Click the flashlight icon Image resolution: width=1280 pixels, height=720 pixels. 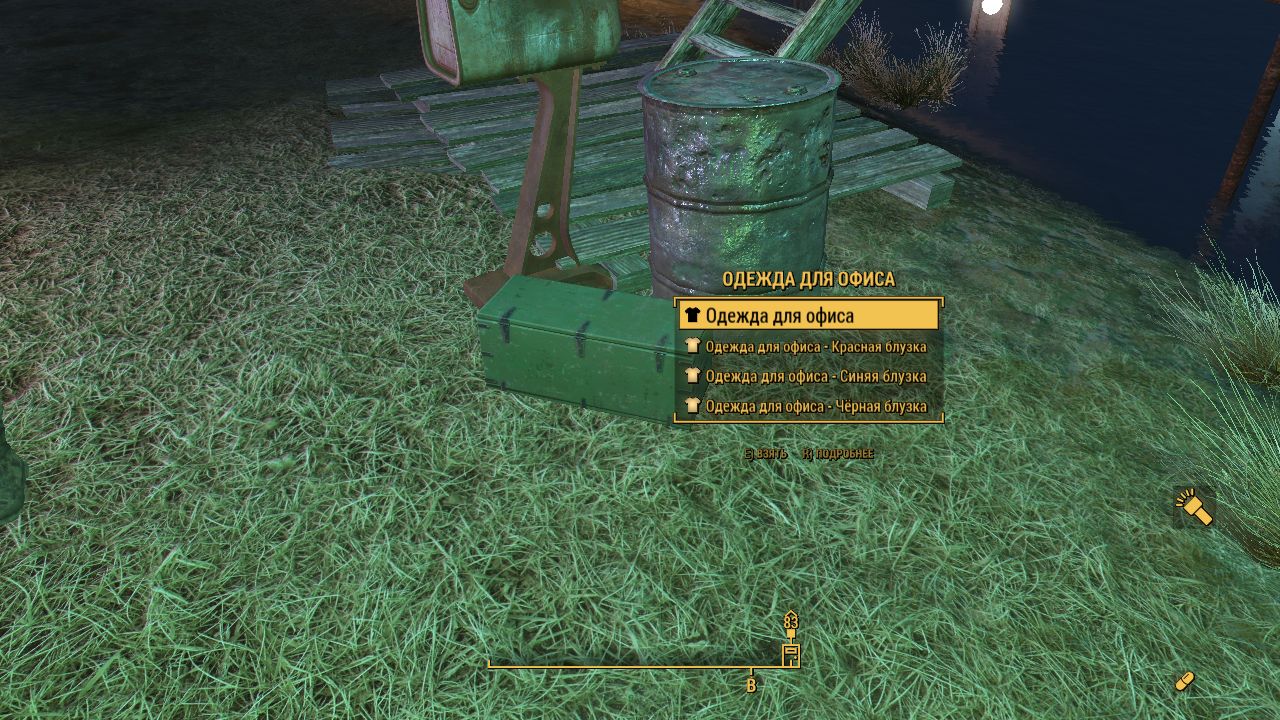coord(1194,507)
